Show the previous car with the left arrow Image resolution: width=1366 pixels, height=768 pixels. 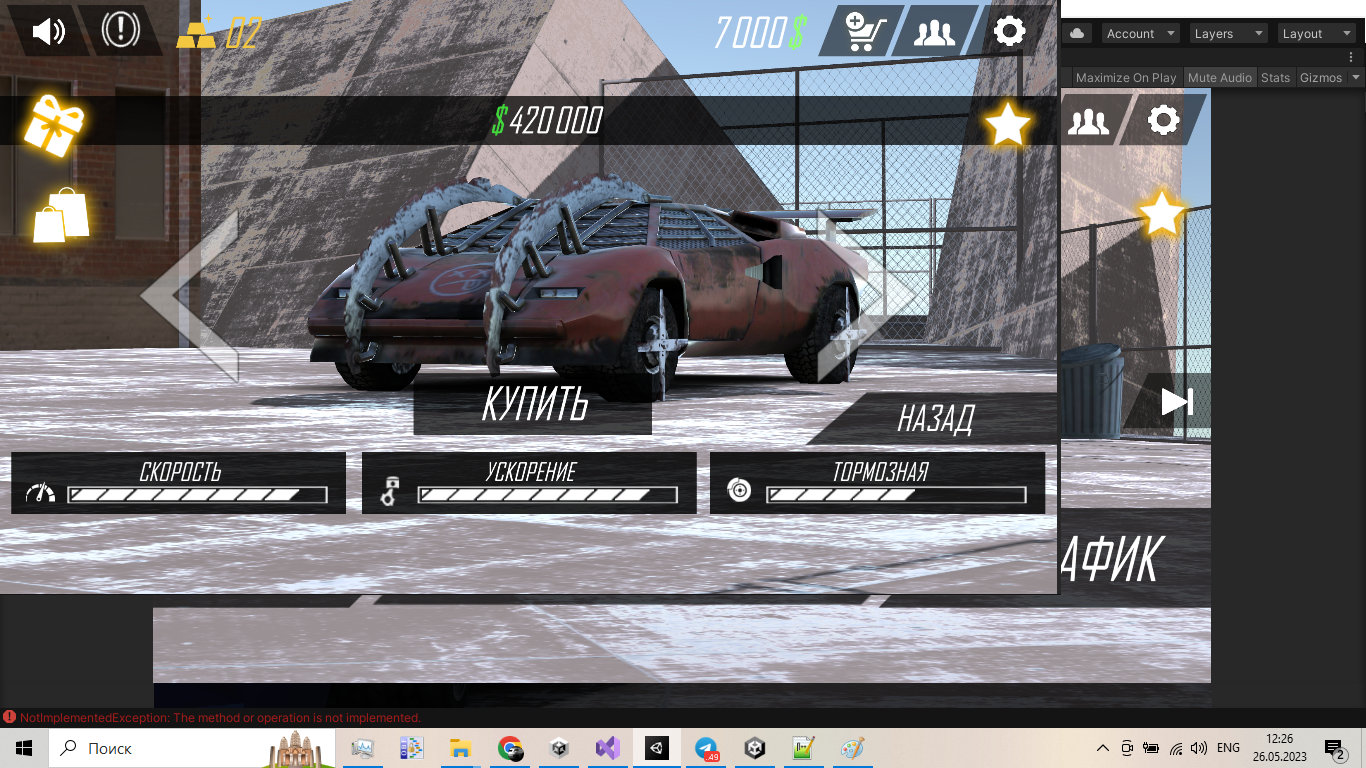pos(190,295)
